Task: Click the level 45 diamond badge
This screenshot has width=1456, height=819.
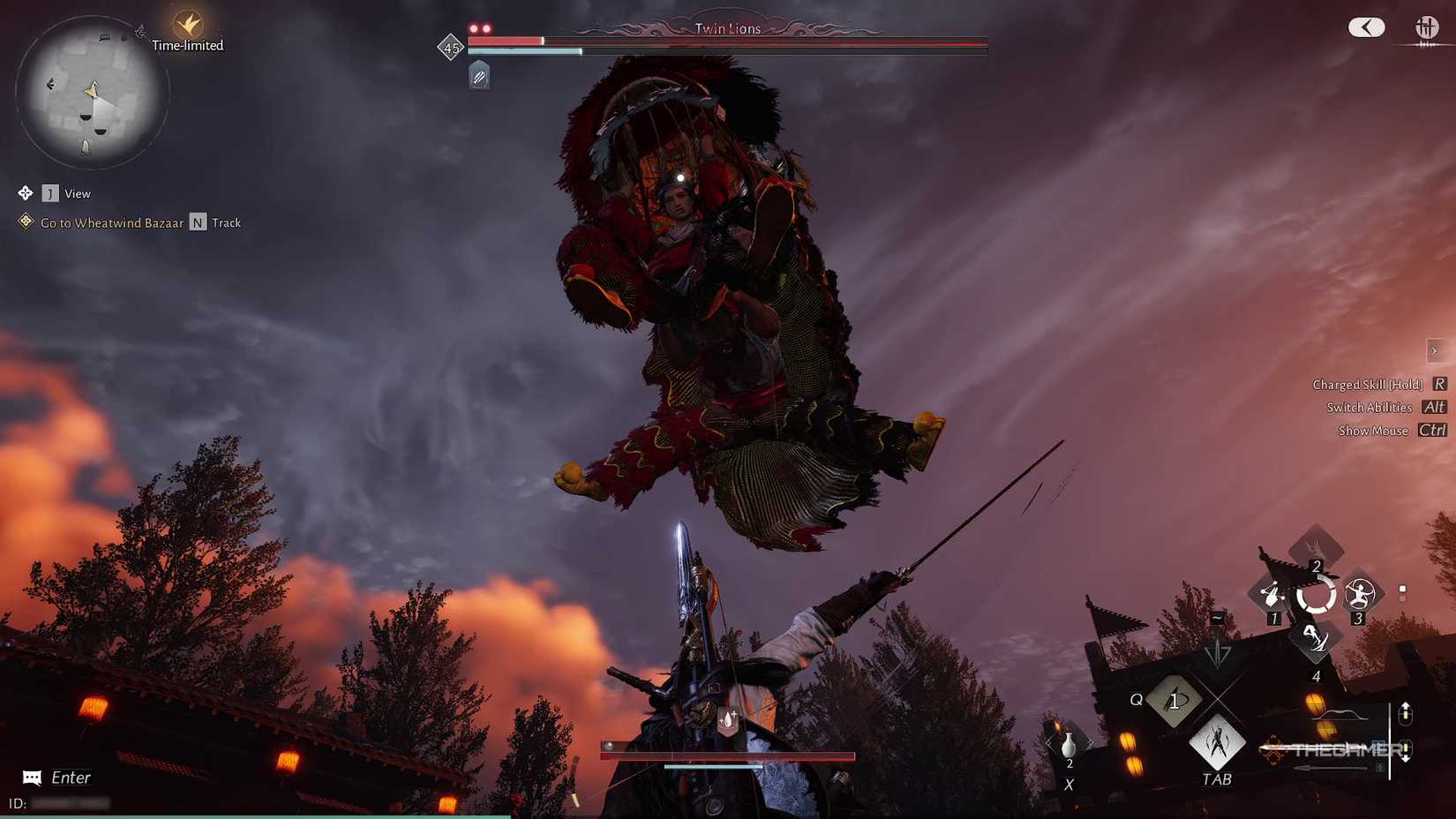Action: [452, 48]
